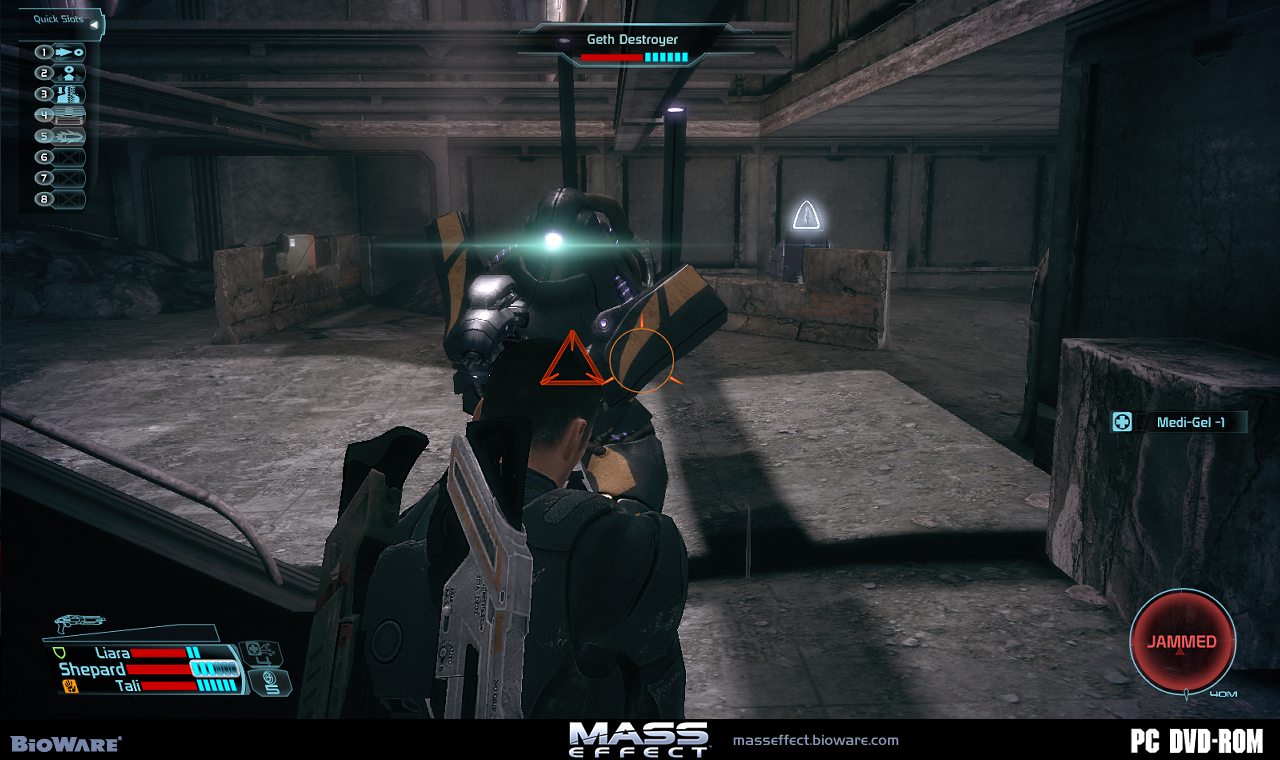Collapse the Quick Slots panel arrow
The image size is (1280, 760).
pos(93,24)
